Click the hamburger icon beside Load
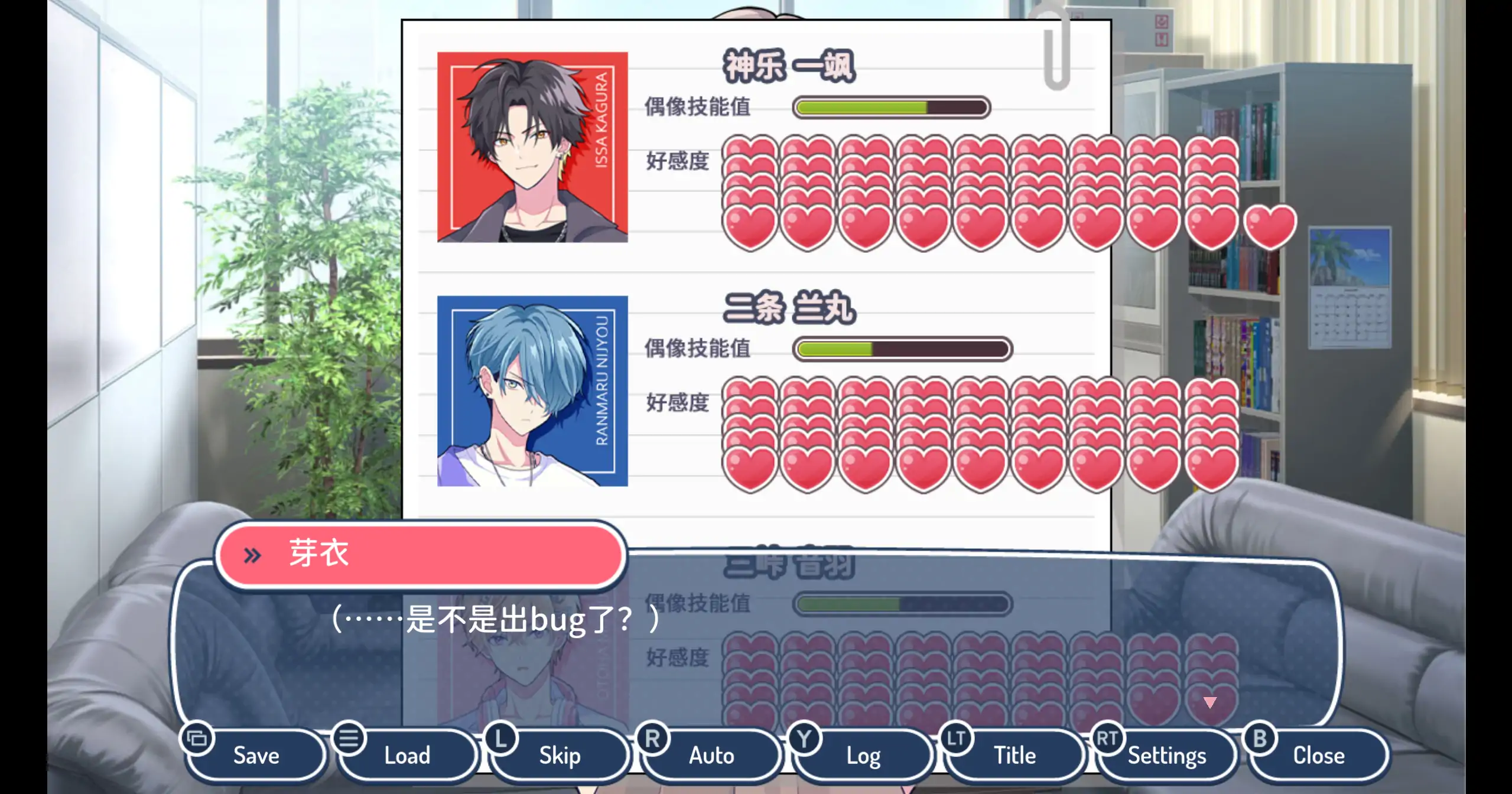The height and width of the screenshot is (794, 1512). 349,738
